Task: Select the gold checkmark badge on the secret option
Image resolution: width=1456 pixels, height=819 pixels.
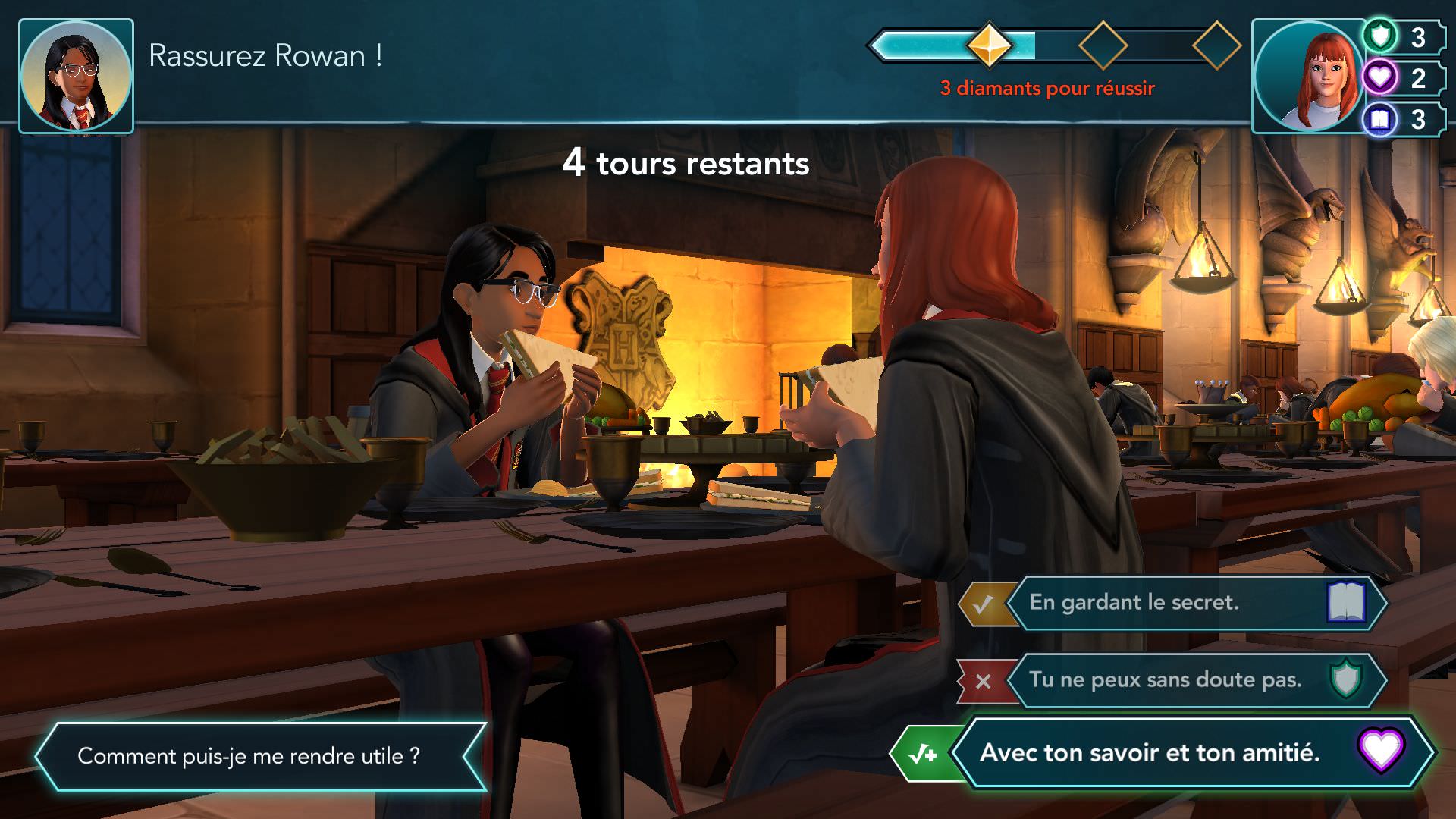Action: tap(987, 604)
